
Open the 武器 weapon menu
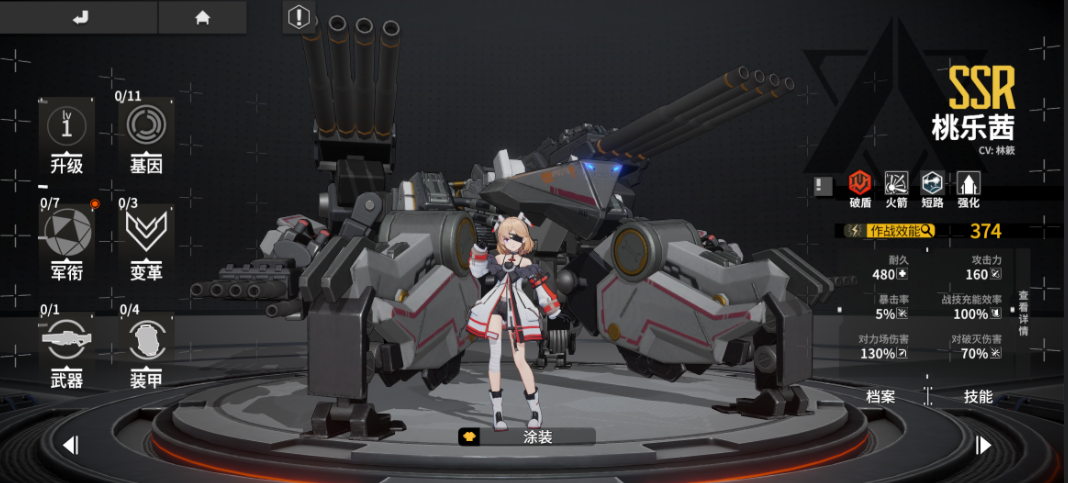coord(67,352)
